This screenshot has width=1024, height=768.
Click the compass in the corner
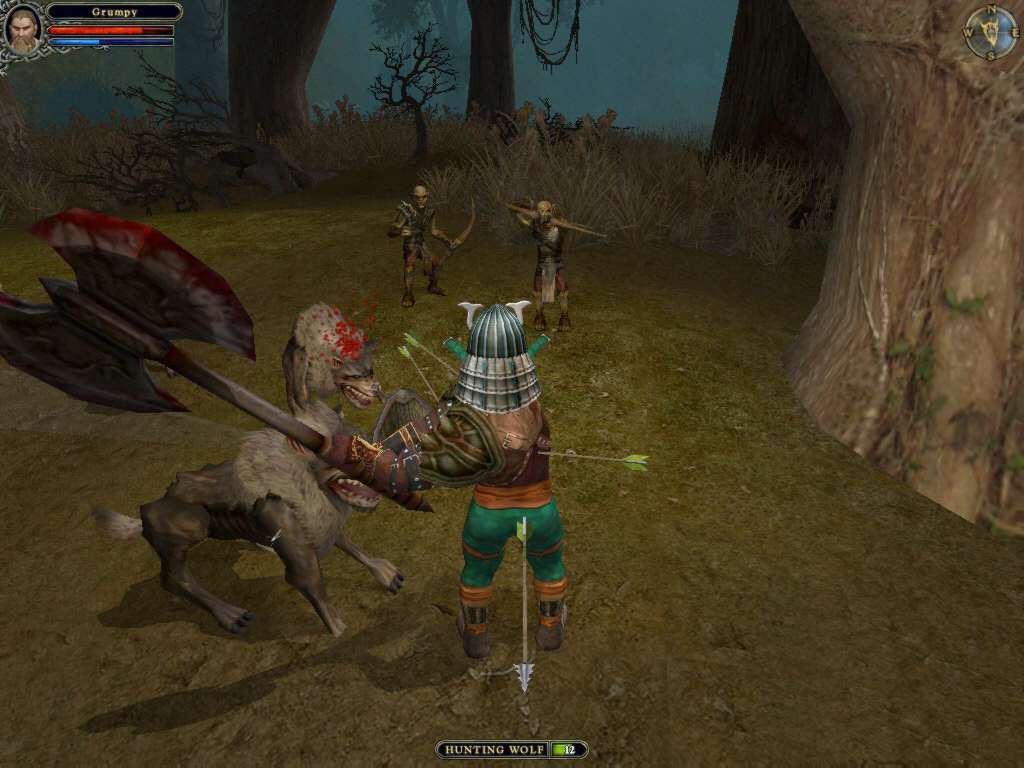click(990, 32)
